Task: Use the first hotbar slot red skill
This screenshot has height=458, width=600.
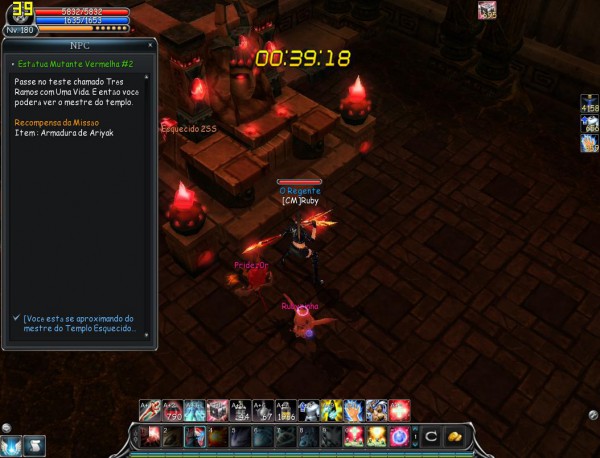Action: [x=149, y=436]
